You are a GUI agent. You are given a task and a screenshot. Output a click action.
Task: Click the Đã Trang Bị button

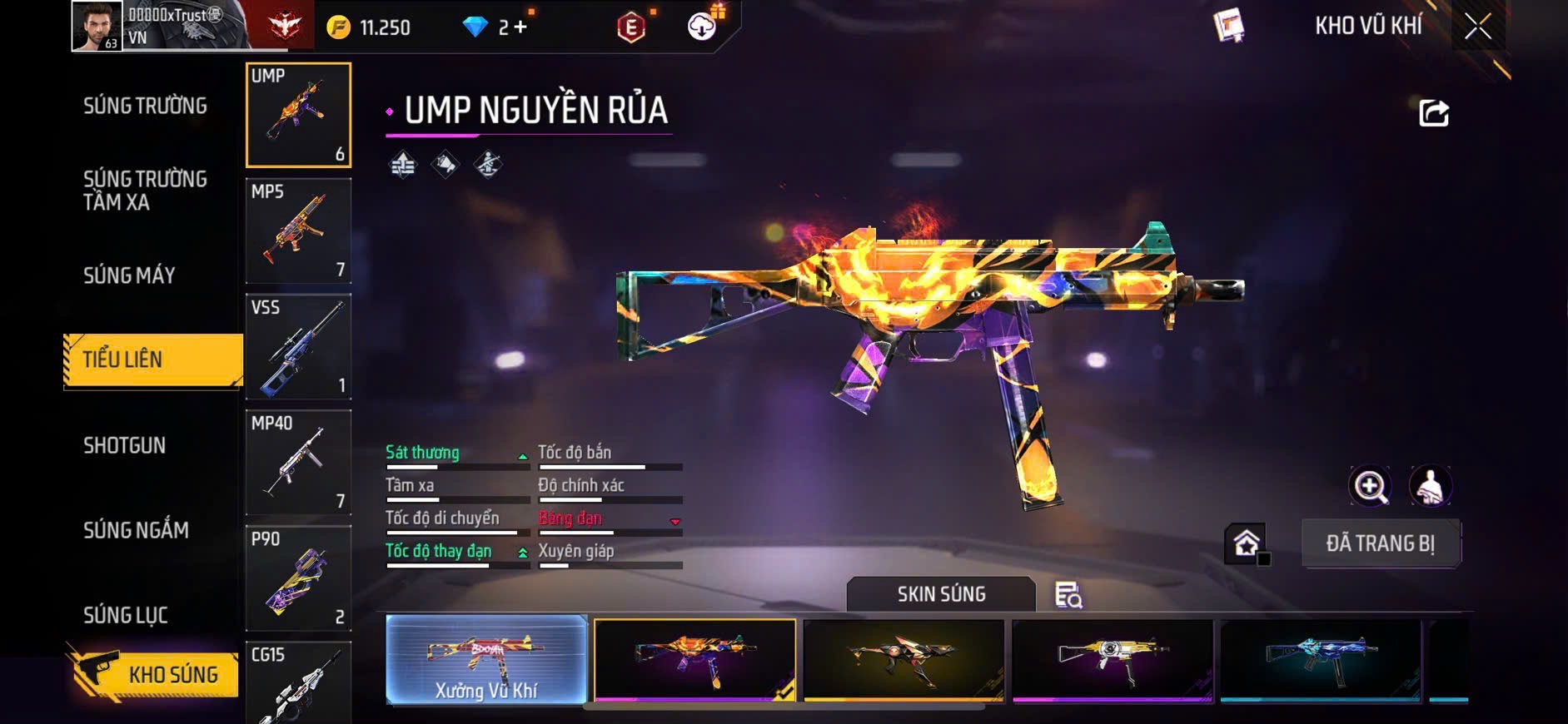(x=1380, y=543)
